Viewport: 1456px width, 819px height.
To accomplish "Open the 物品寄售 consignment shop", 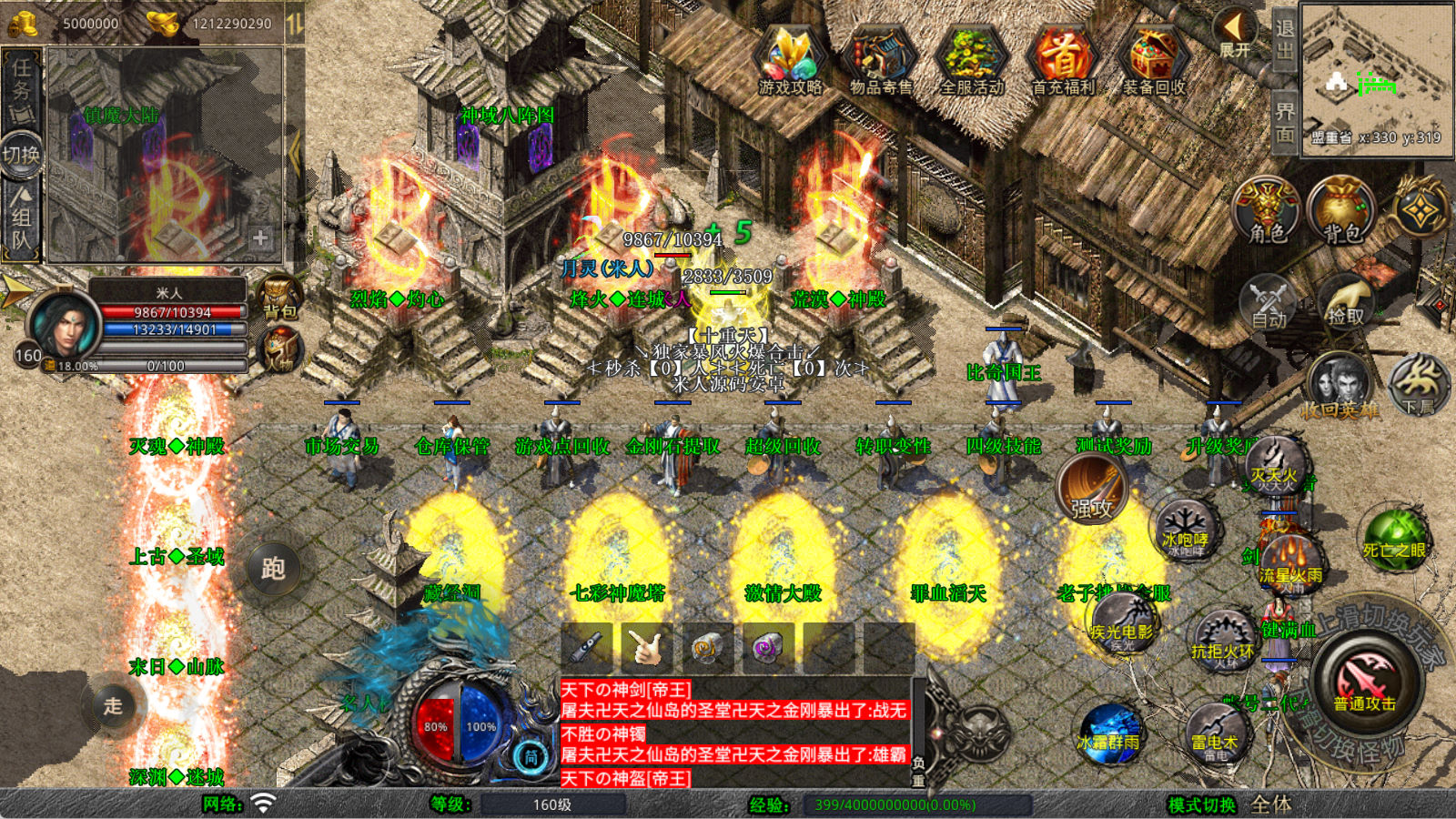I will [x=880, y=58].
